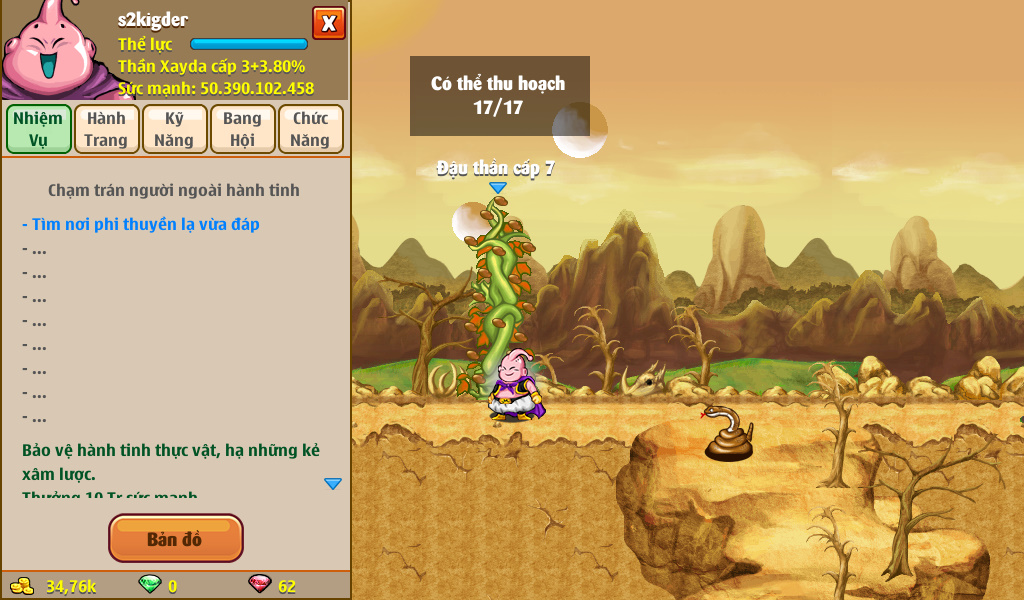
Task: Show the Bang Hội tab
Action: coord(242,129)
